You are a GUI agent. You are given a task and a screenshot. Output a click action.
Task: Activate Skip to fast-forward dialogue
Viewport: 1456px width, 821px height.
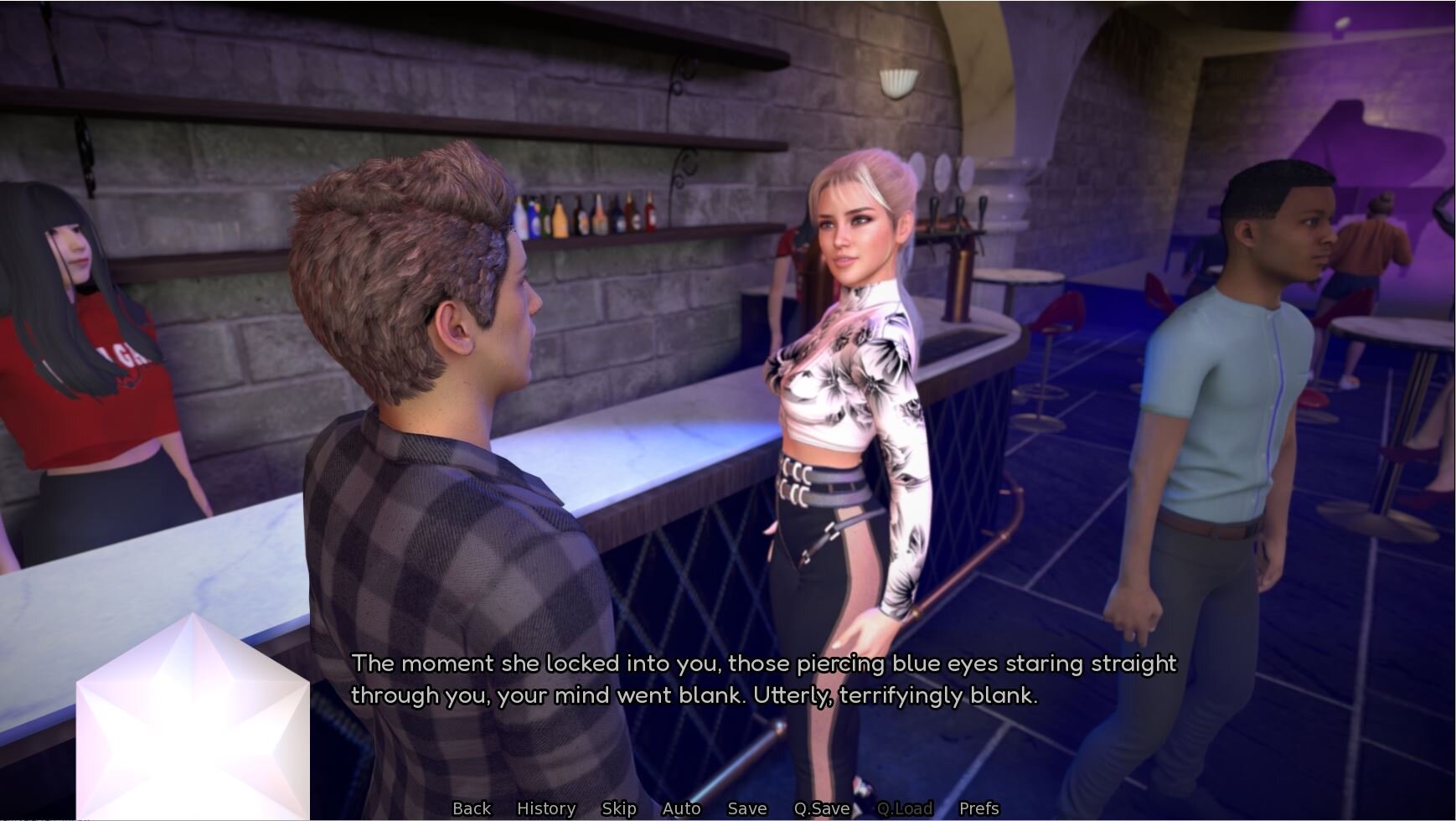click(x=619, y=808)
